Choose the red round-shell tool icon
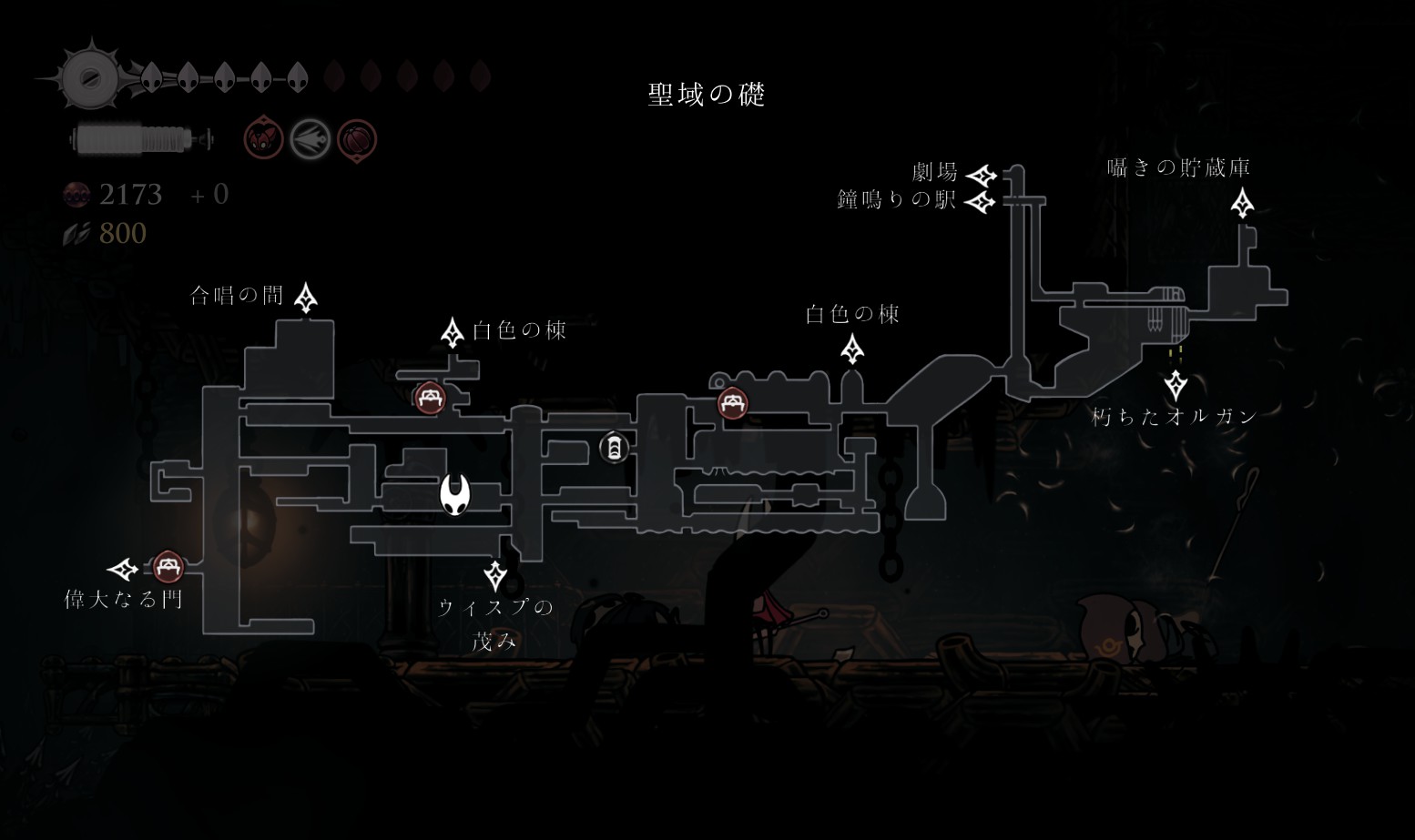 coord(356,140)
